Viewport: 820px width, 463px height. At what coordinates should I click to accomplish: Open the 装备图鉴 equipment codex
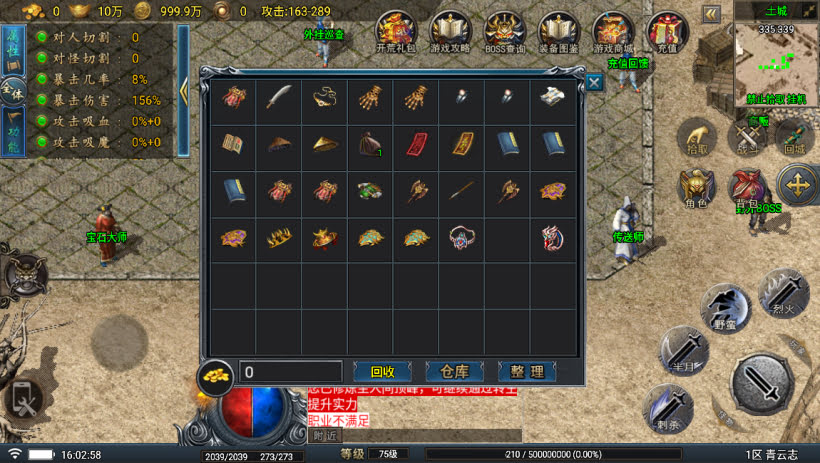click(x=558, y=32)
